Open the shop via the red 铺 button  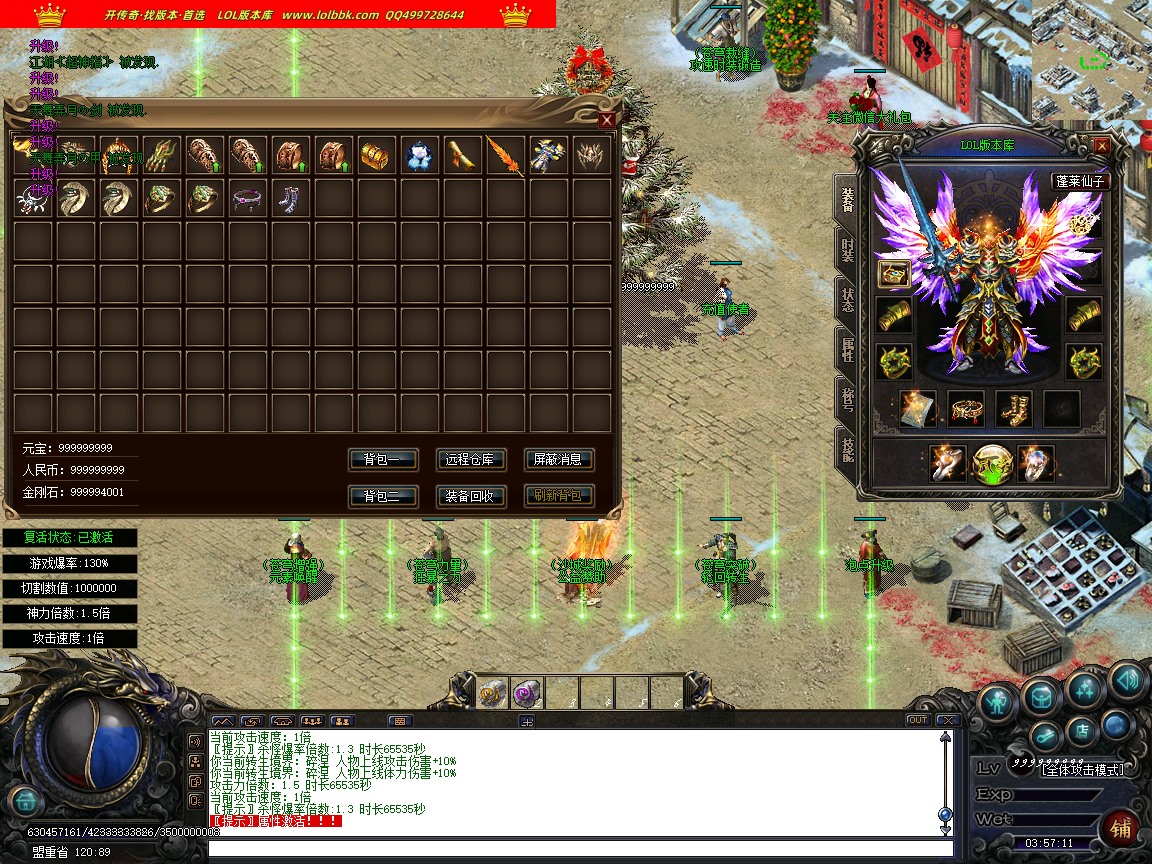(1121, 829)
